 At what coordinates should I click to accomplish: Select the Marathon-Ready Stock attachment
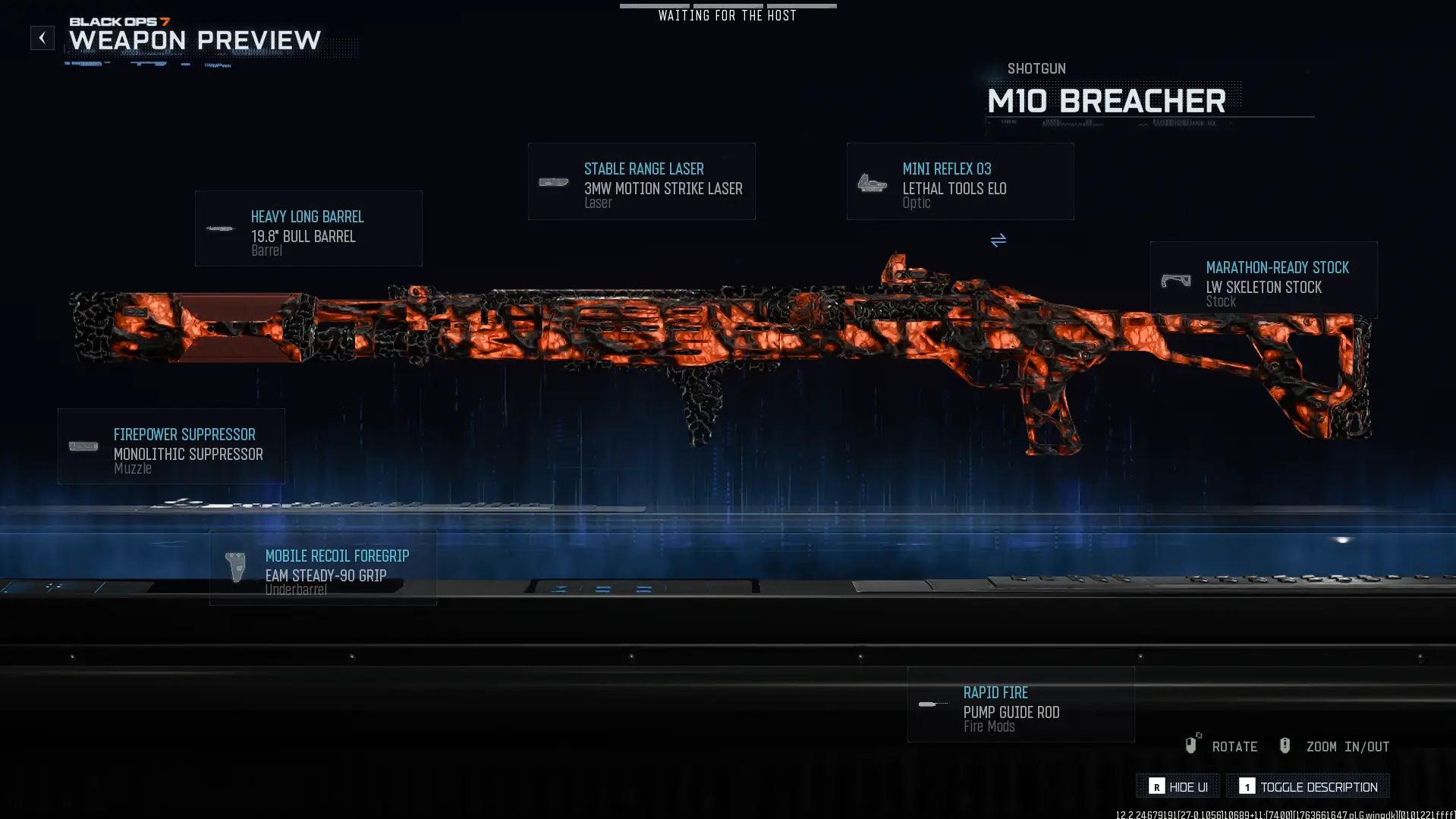1263,279
